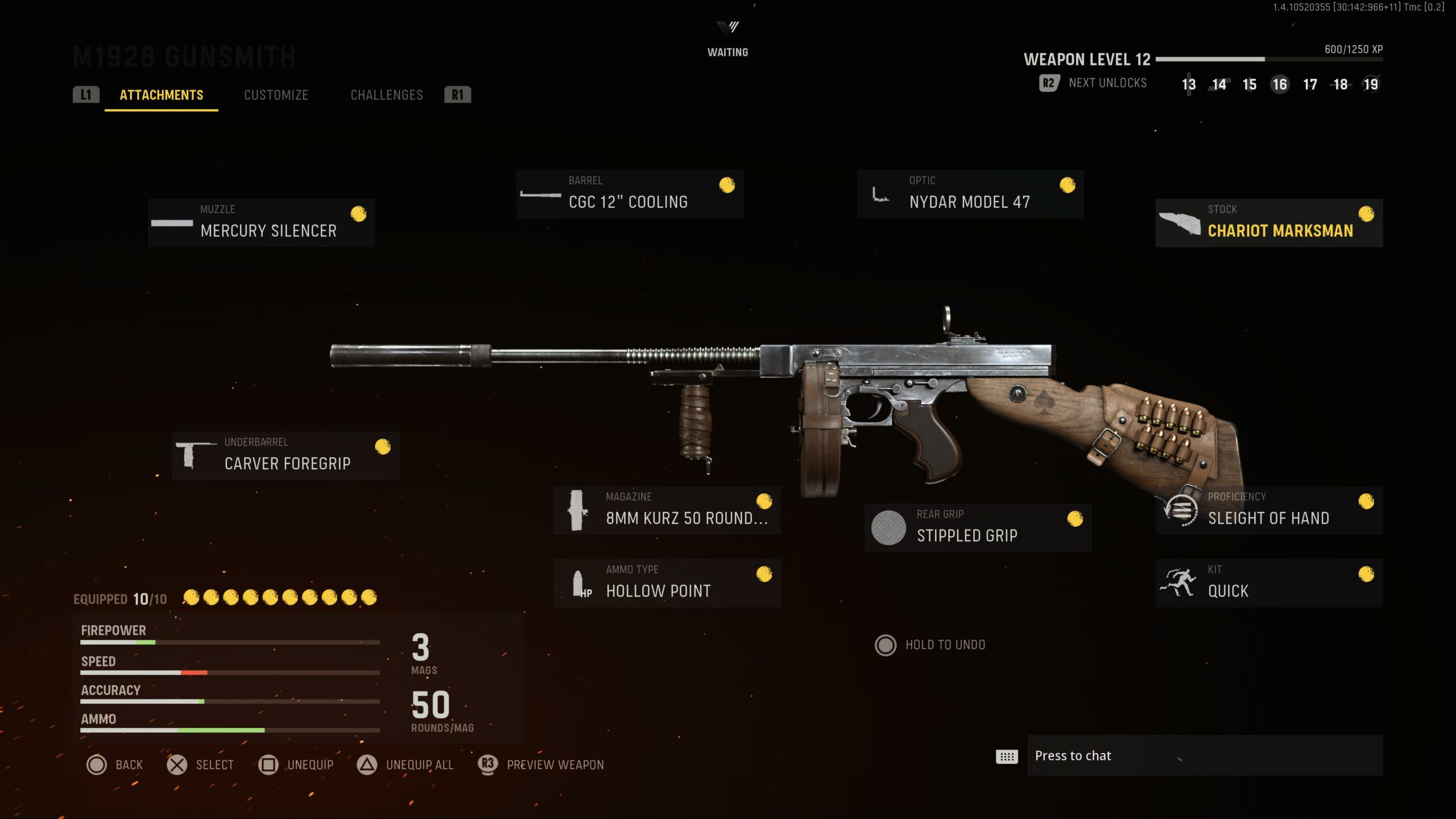Show the level 16 weapon unlock
The image size is (1456, 819).
[1279, 85]
